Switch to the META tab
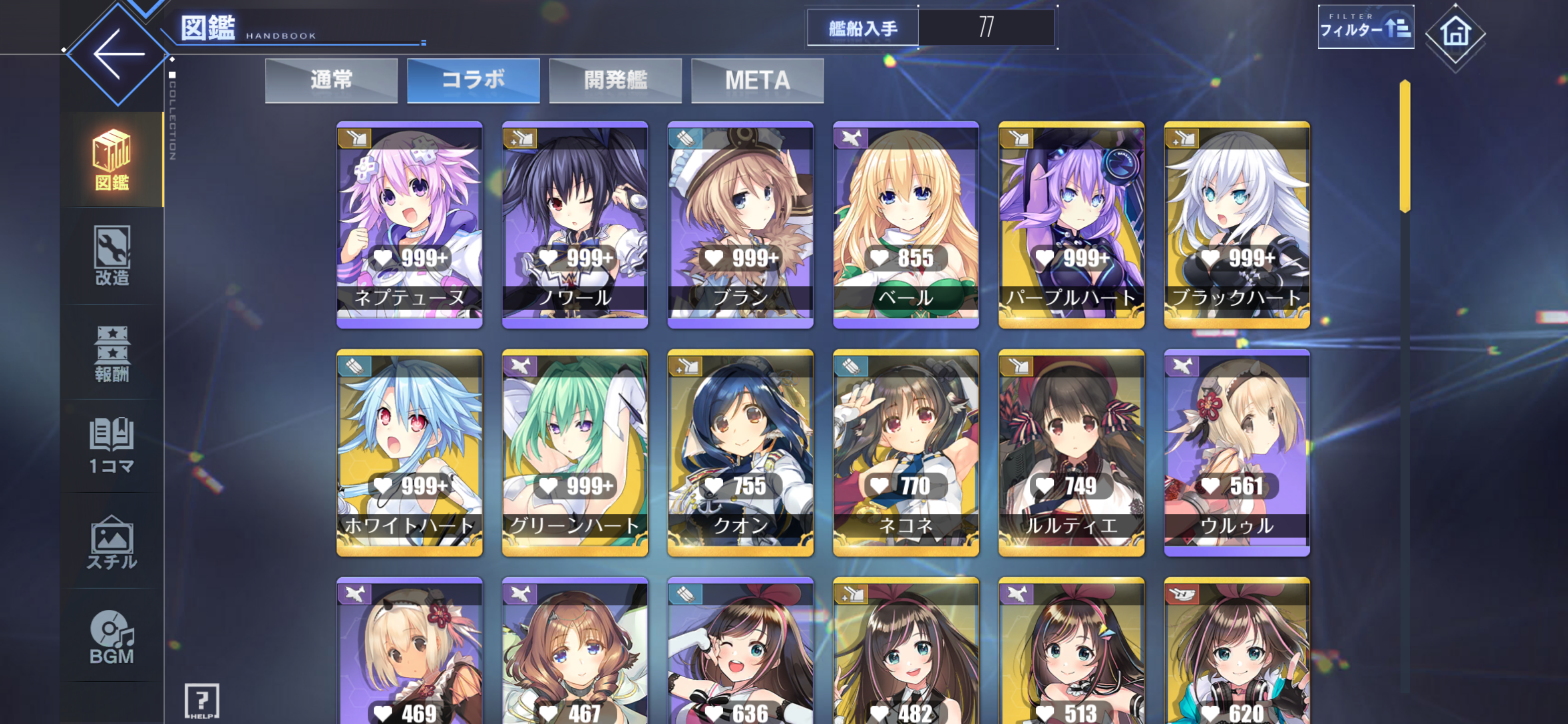The height and width of the screenshot is (724, 1568). (757, 80)
